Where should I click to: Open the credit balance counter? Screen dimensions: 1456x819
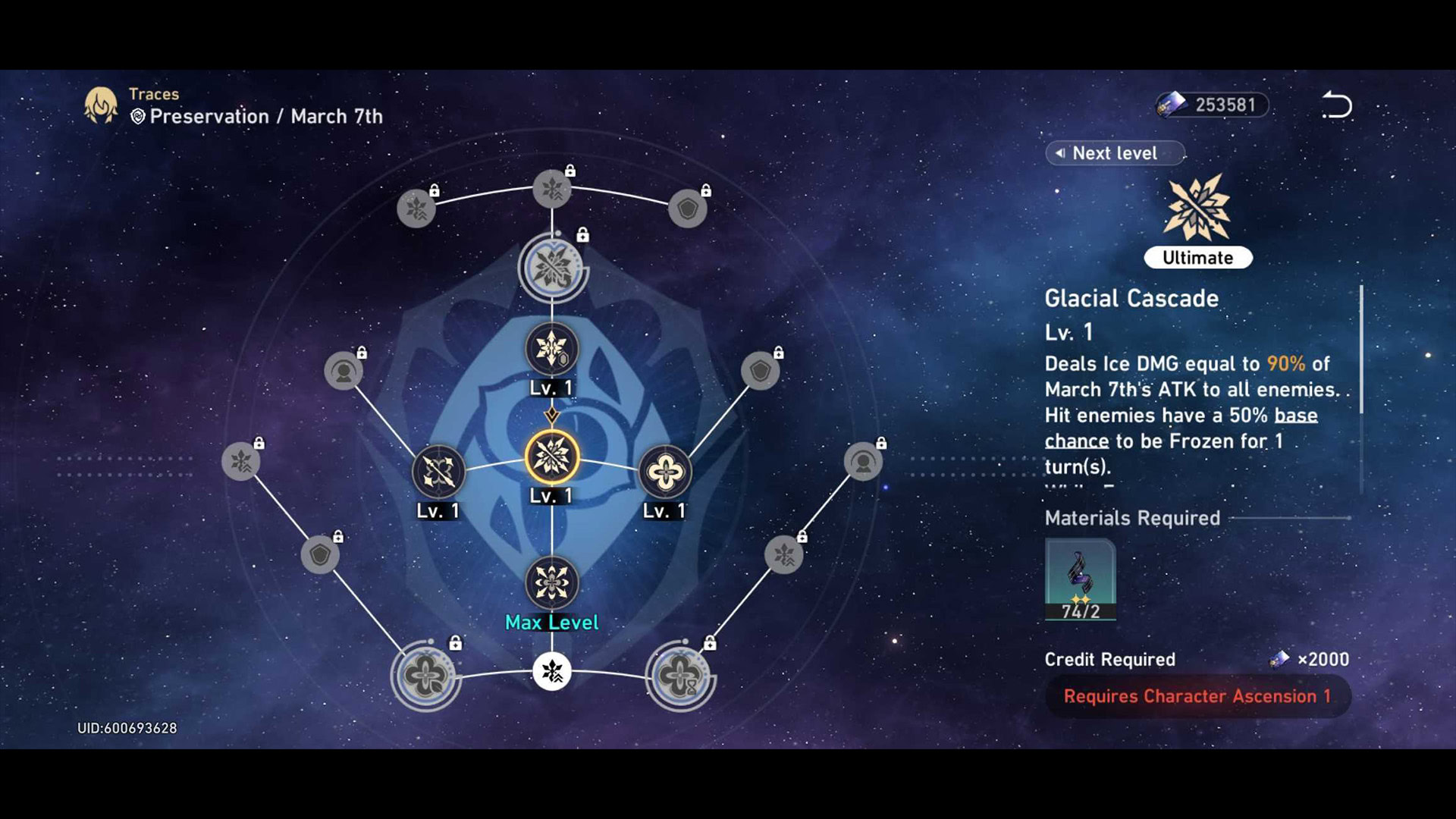[x=1212, y=105]
